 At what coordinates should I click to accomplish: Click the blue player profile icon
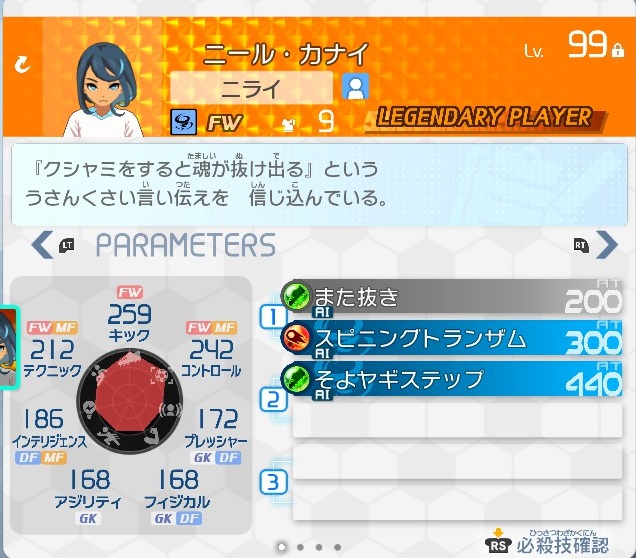[x=355, y=87]
